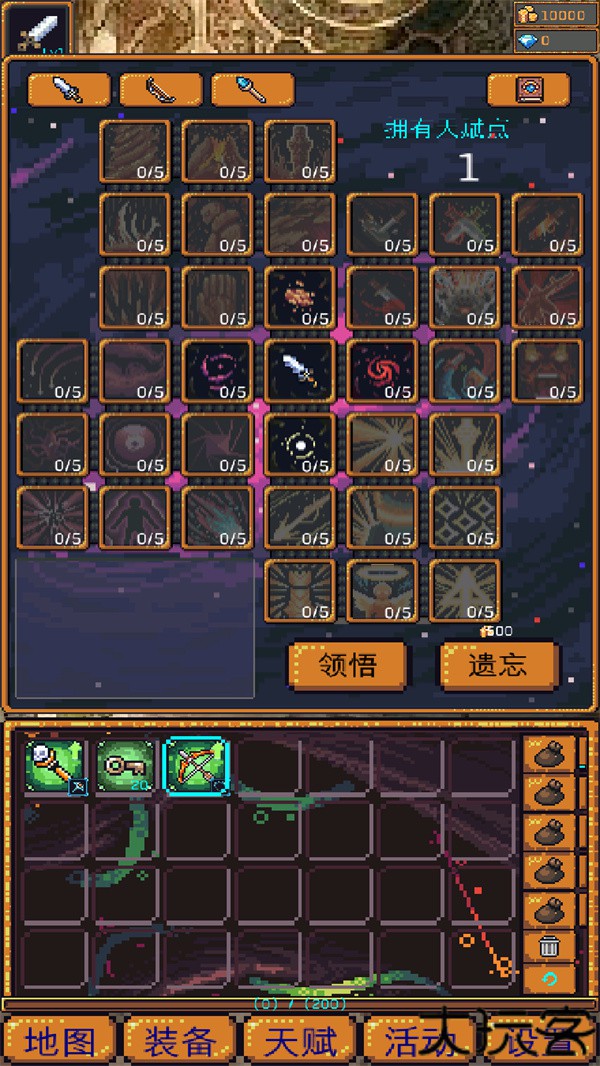Click the cyan refresh arrow button
This screenshot has height=1066, width=600.
(549, 977)
